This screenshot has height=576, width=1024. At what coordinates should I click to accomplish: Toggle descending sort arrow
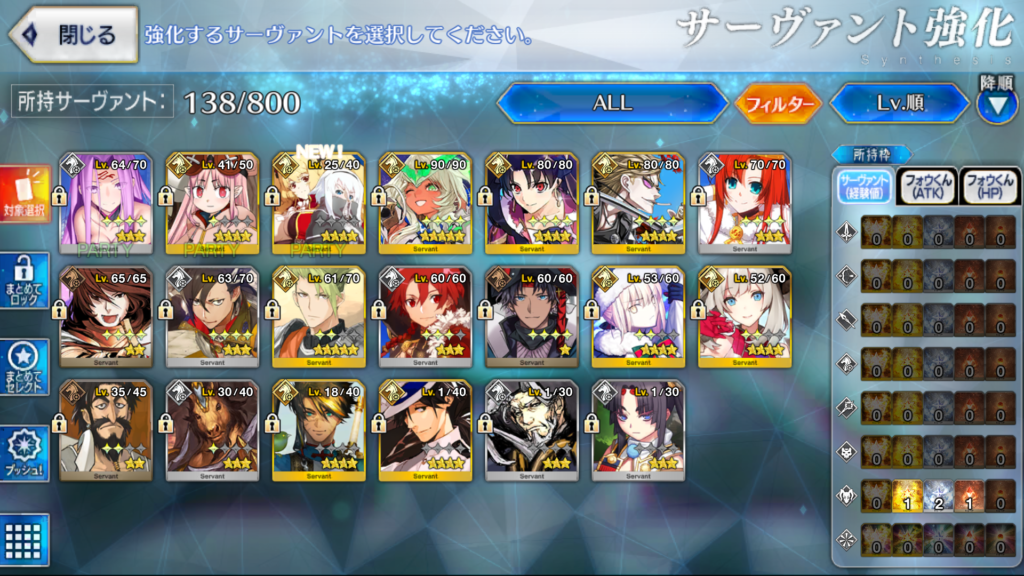point(996,104)
